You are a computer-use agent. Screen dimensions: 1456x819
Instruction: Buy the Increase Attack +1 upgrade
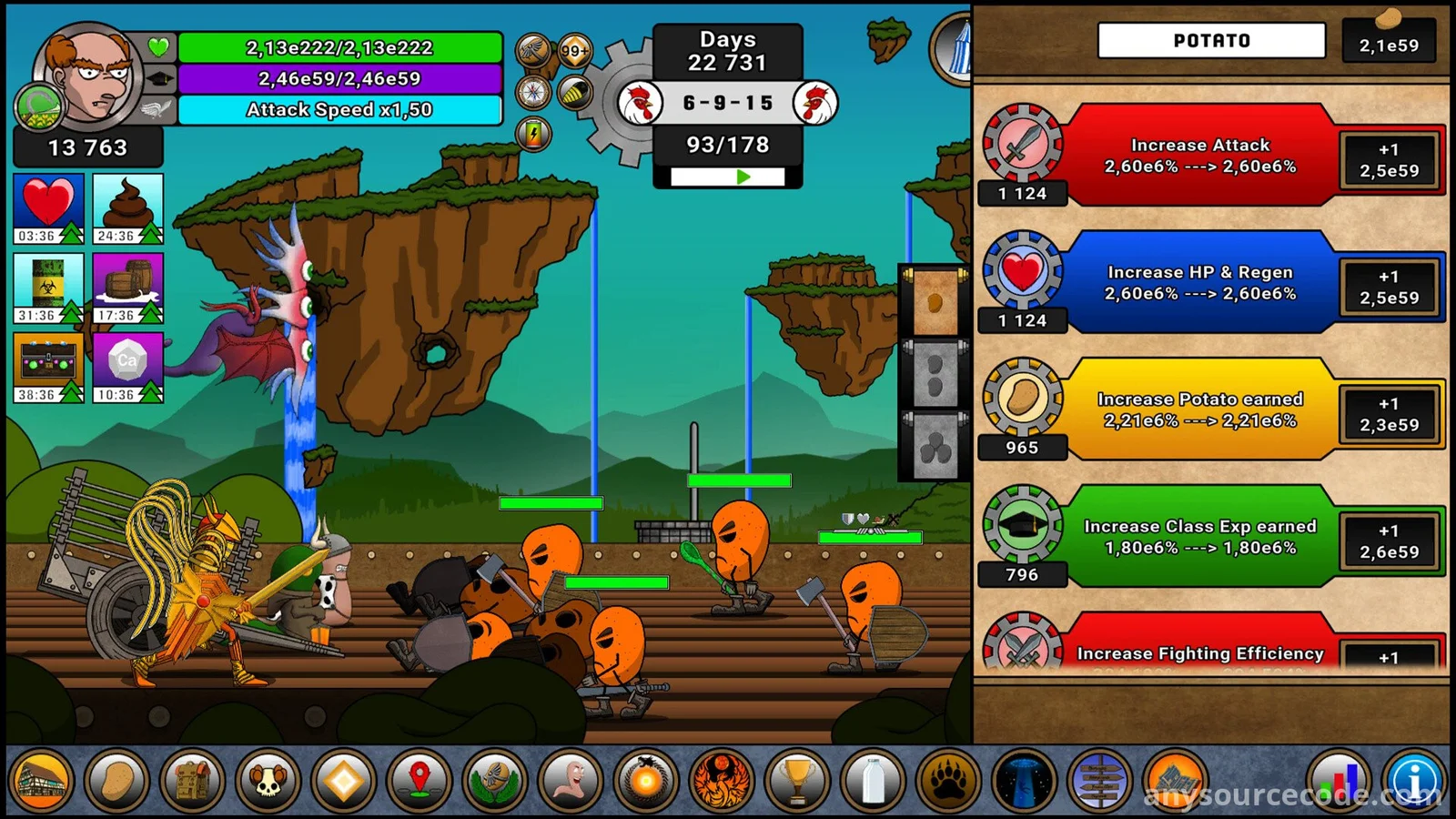[x=1389, y=160]
